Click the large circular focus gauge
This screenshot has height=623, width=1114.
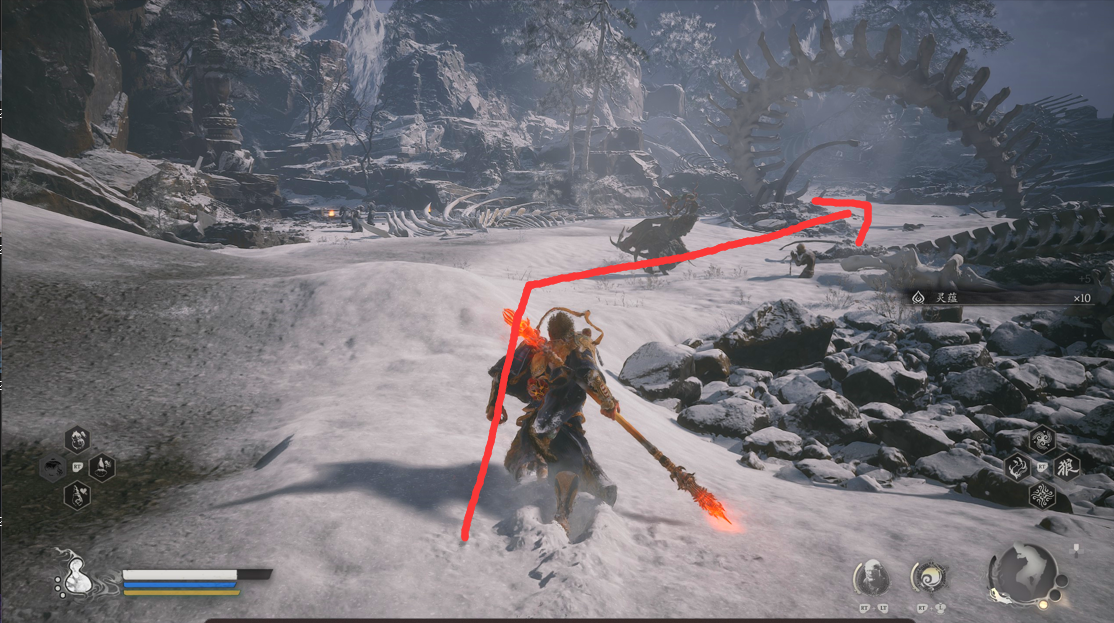[1022, 575]
